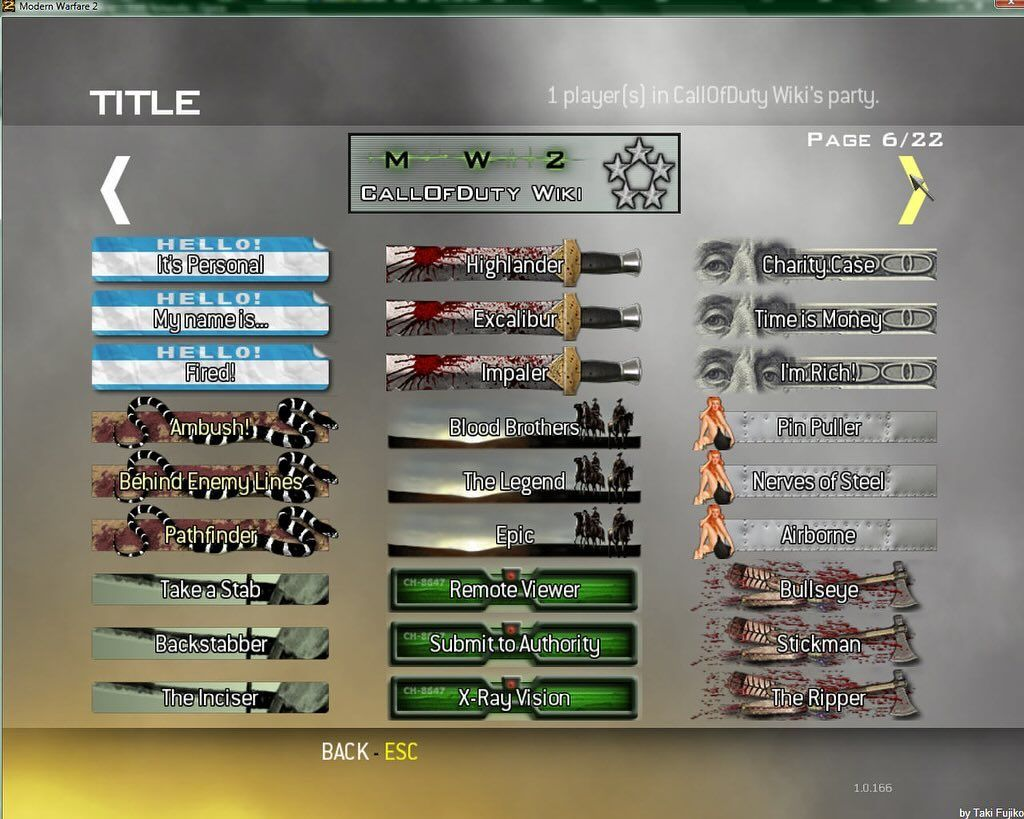Viewport: 1024px width, 819px height.
Task: Select the Remote Viewer title
Action: pyautogui.click(x=514, y=589)
